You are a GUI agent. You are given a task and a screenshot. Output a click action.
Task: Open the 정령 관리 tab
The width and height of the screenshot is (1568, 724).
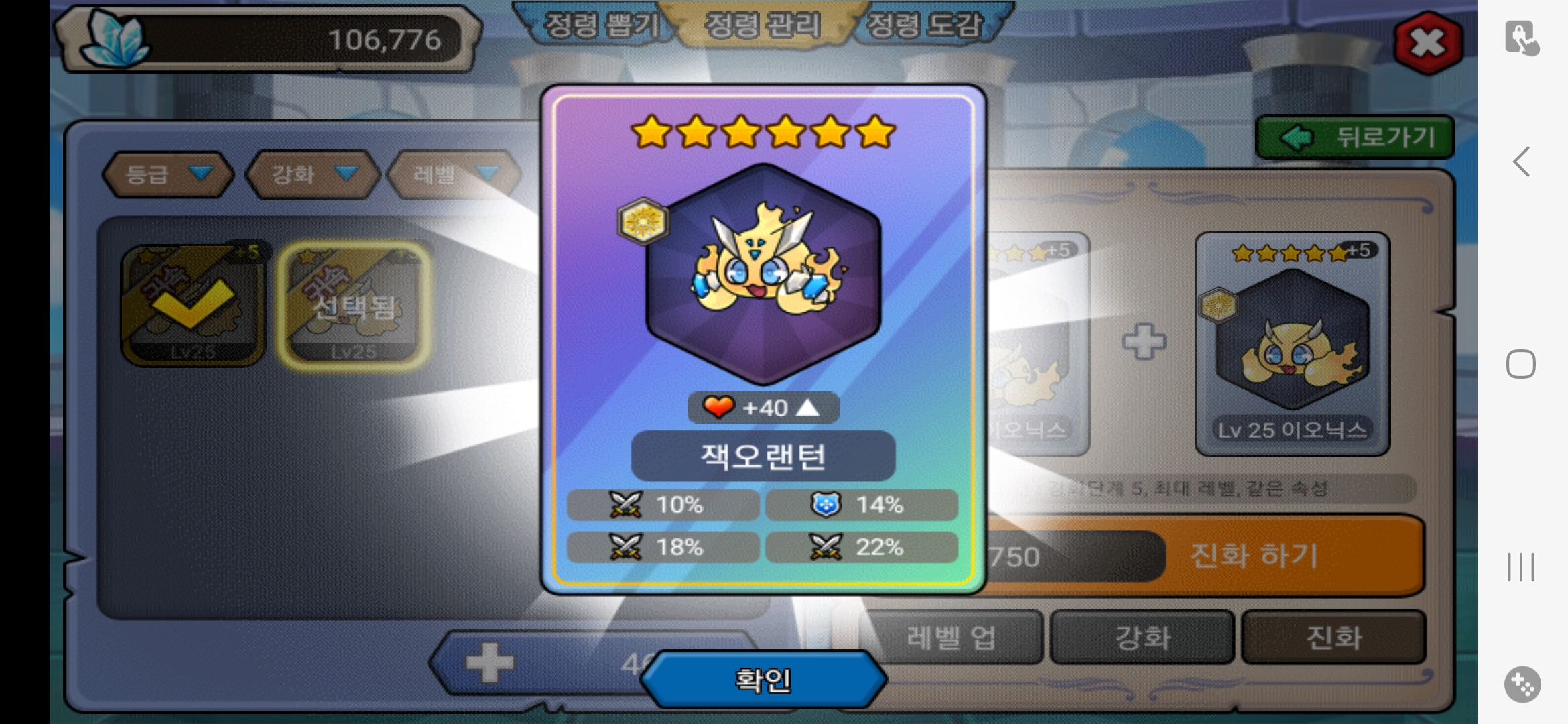[763, 25]
